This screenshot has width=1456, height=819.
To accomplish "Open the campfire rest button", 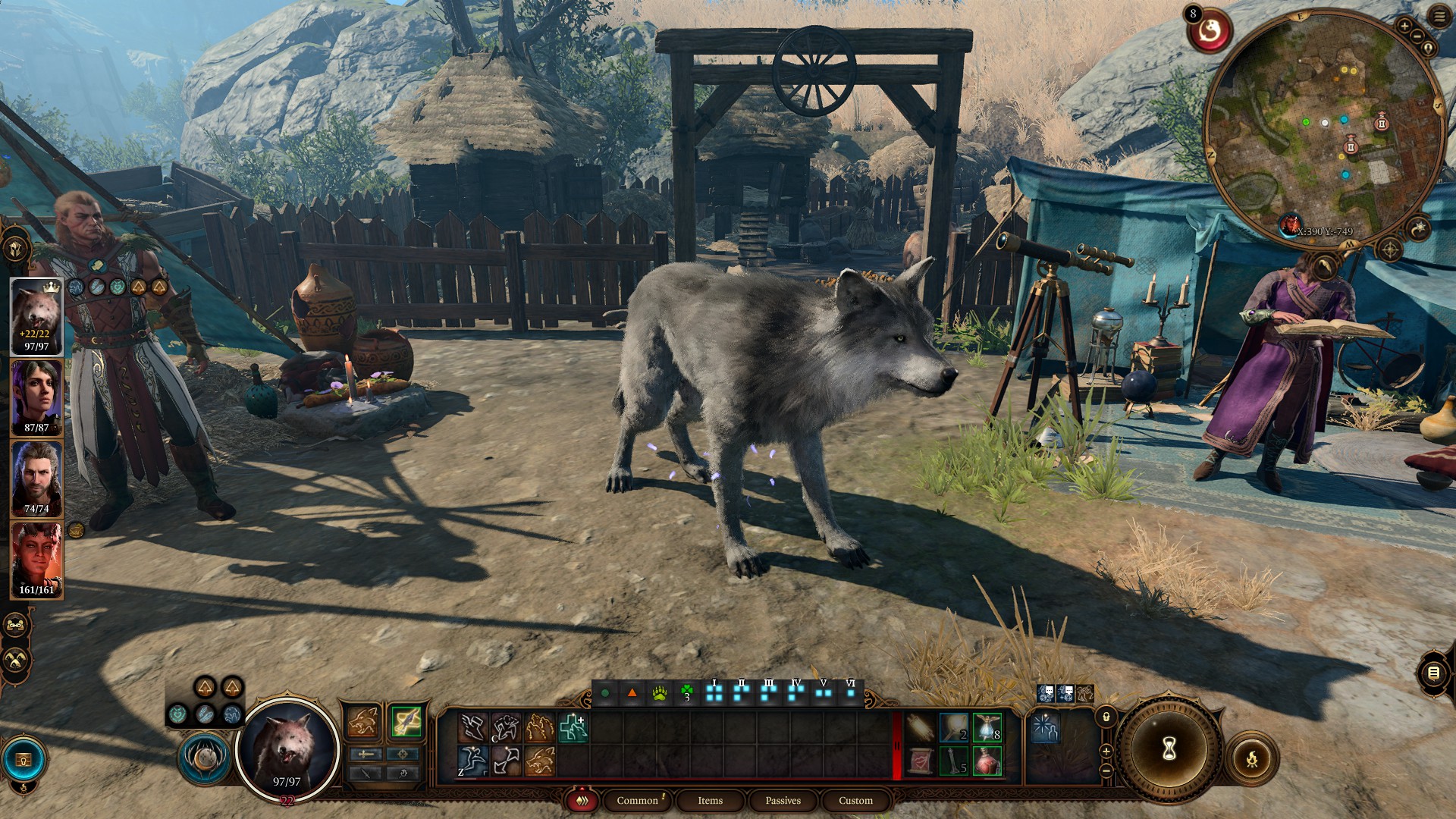I will (1251, 758).
